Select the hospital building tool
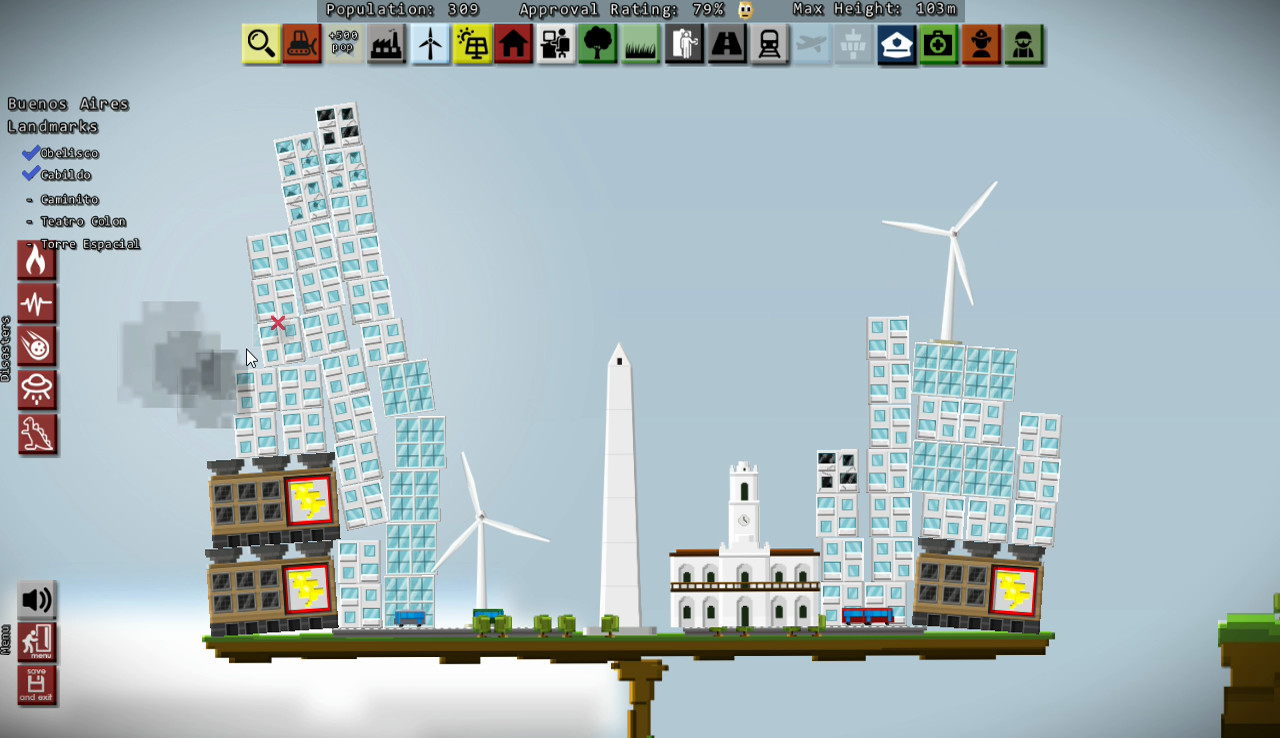 [x=938, y=44]
